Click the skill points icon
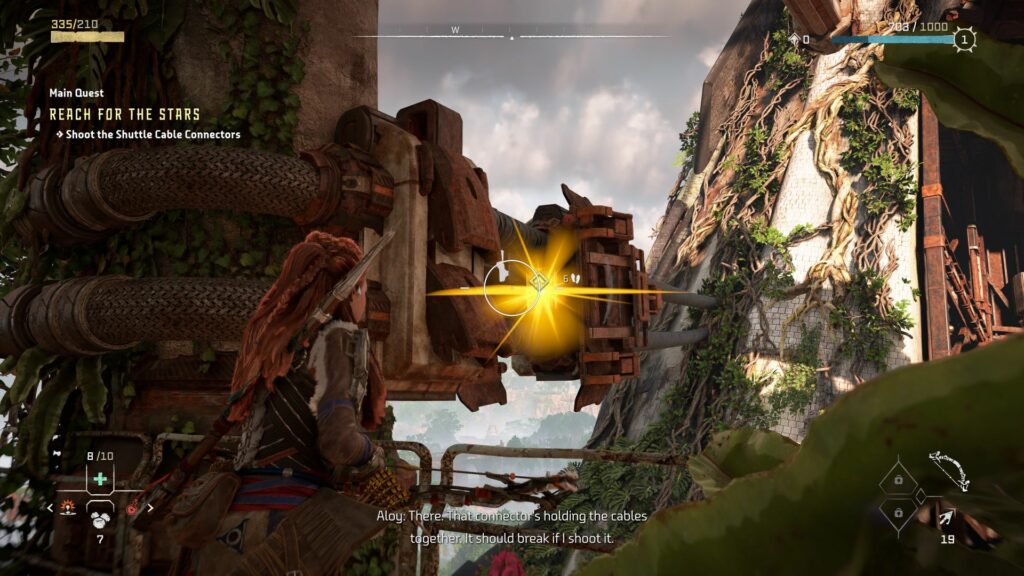The image size is (1024, 576). pyautogui.click(x=795, y=40)
